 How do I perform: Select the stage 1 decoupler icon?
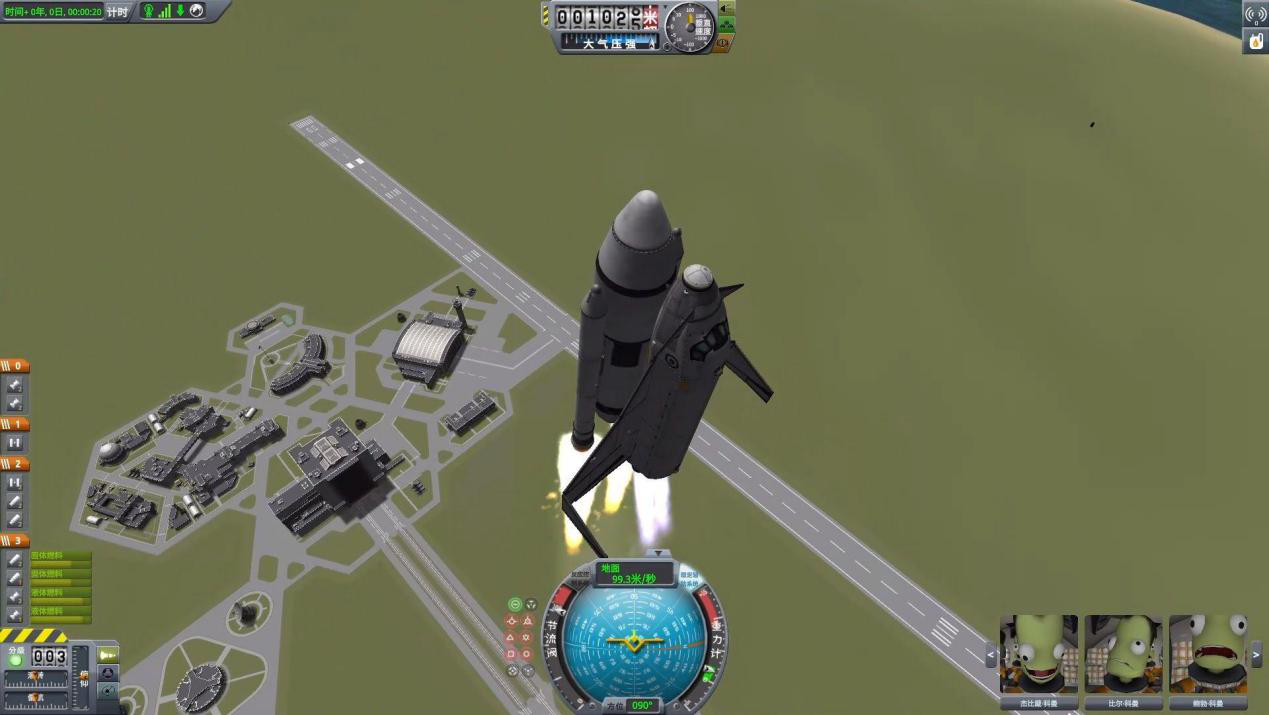[15, 443]
